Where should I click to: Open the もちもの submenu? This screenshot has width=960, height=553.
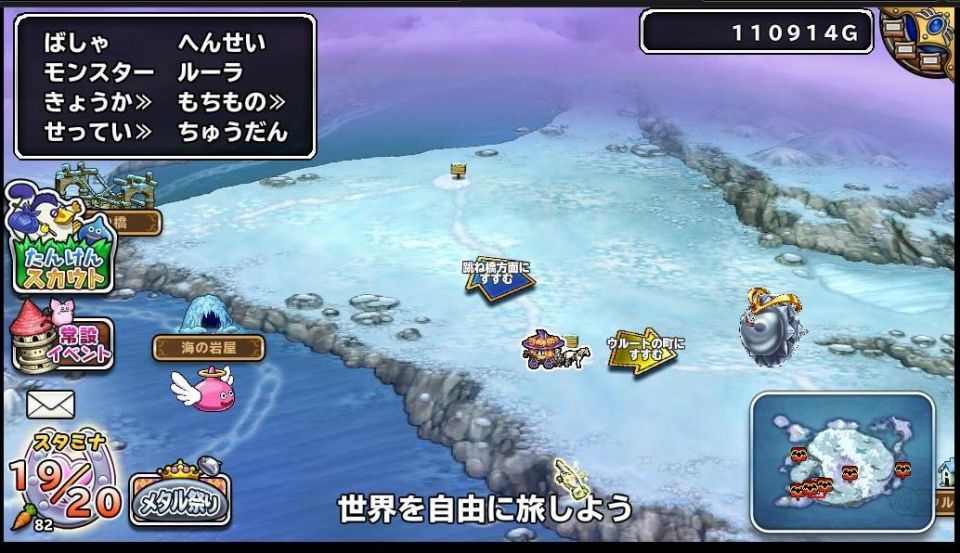[232, 102]
